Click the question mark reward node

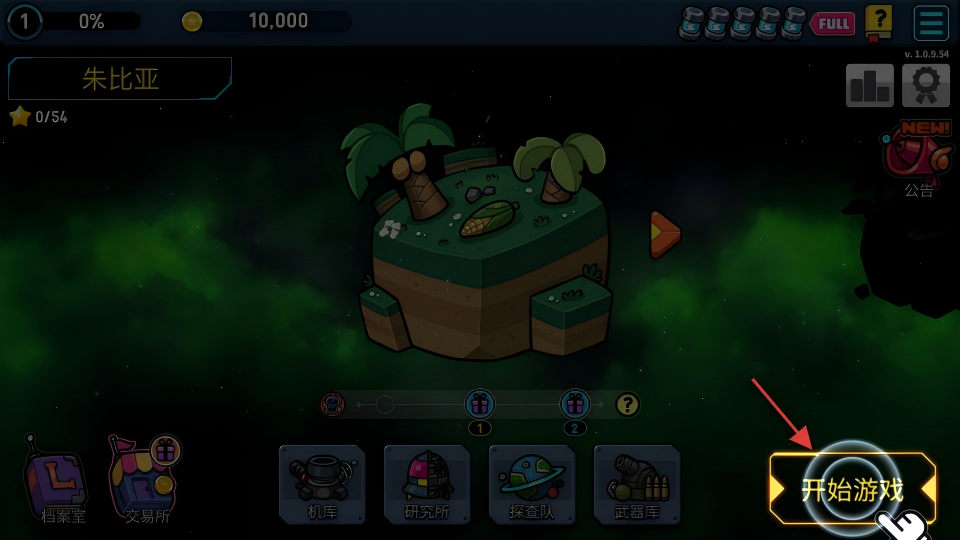[x=627, y=404]
